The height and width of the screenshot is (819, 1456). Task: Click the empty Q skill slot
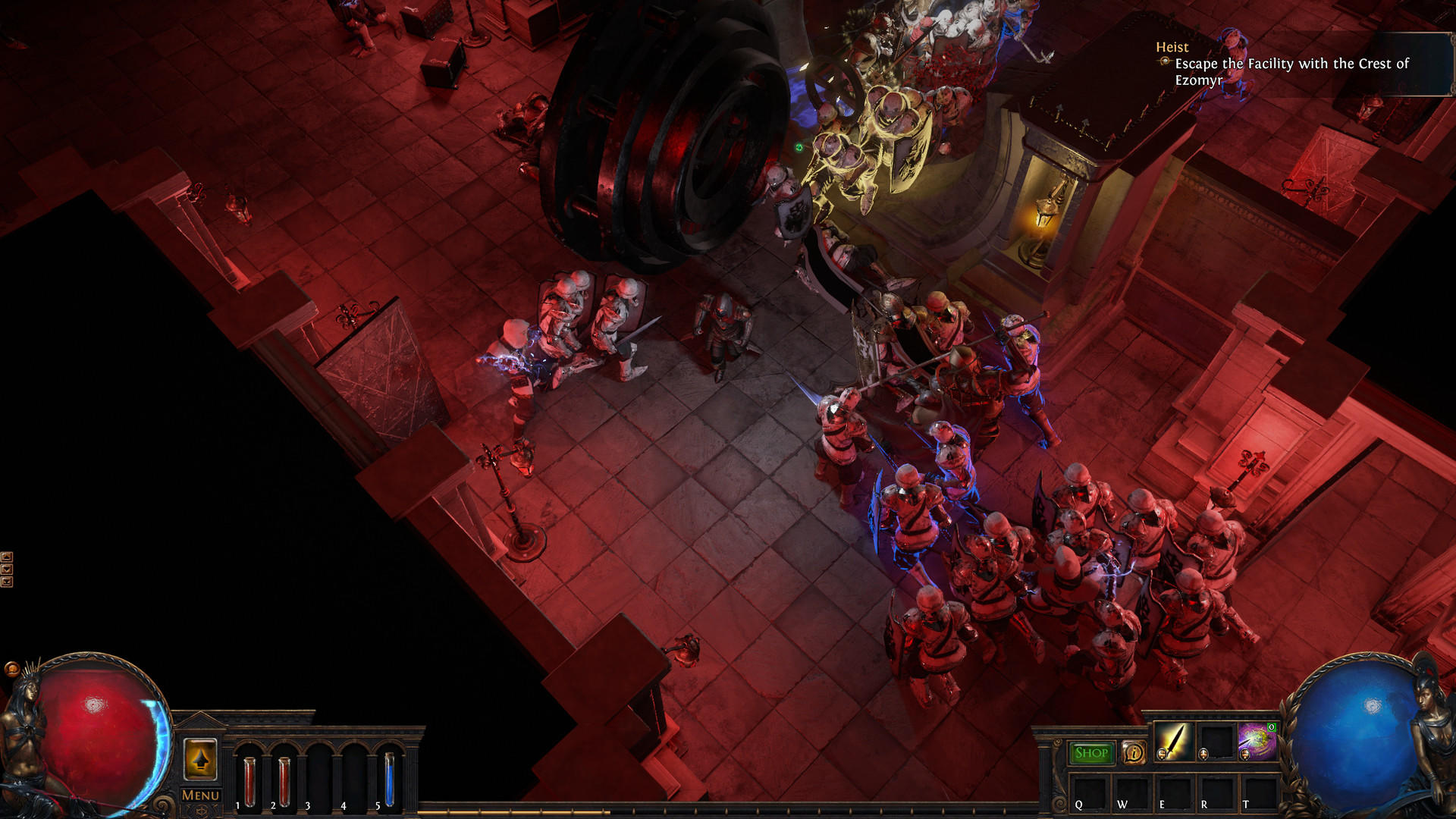(1090, 793)
